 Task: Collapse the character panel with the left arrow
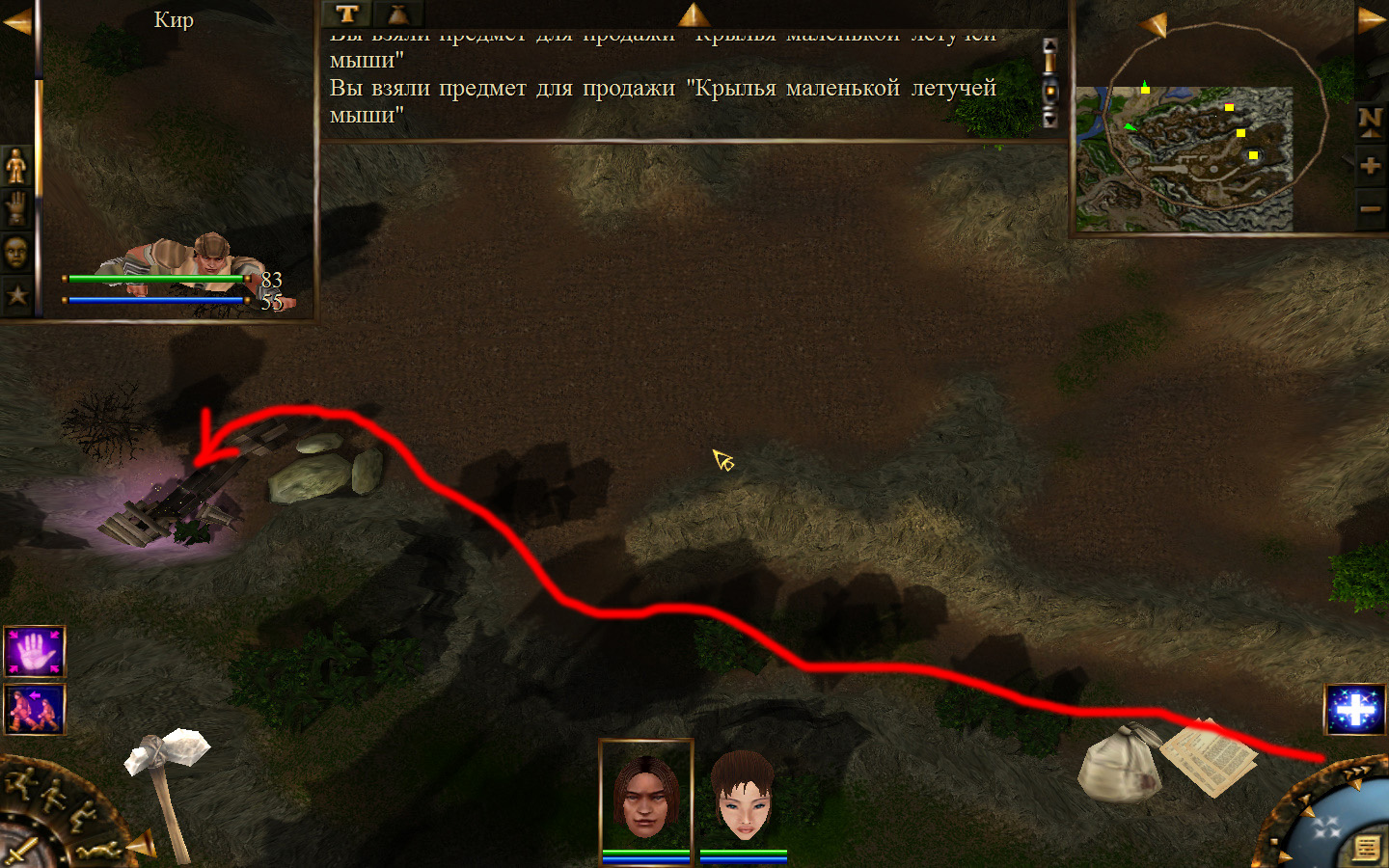(16, 21)
